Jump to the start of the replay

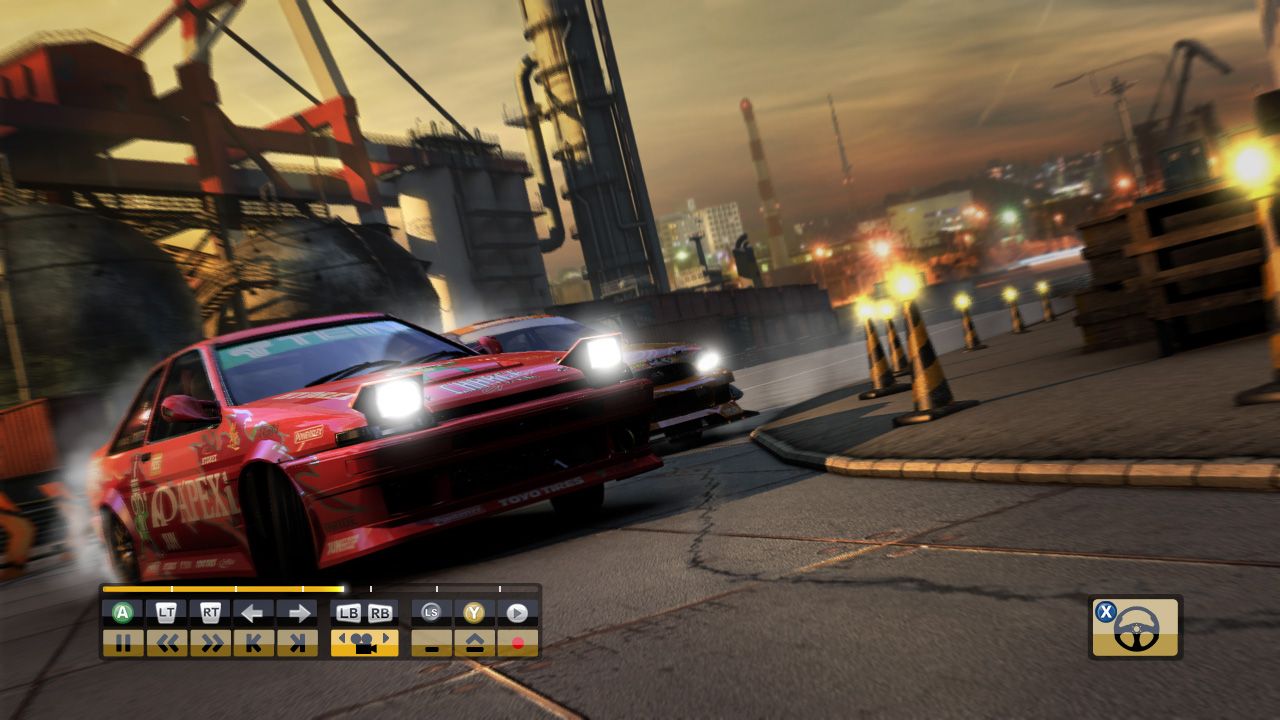(x=254, y=643)
